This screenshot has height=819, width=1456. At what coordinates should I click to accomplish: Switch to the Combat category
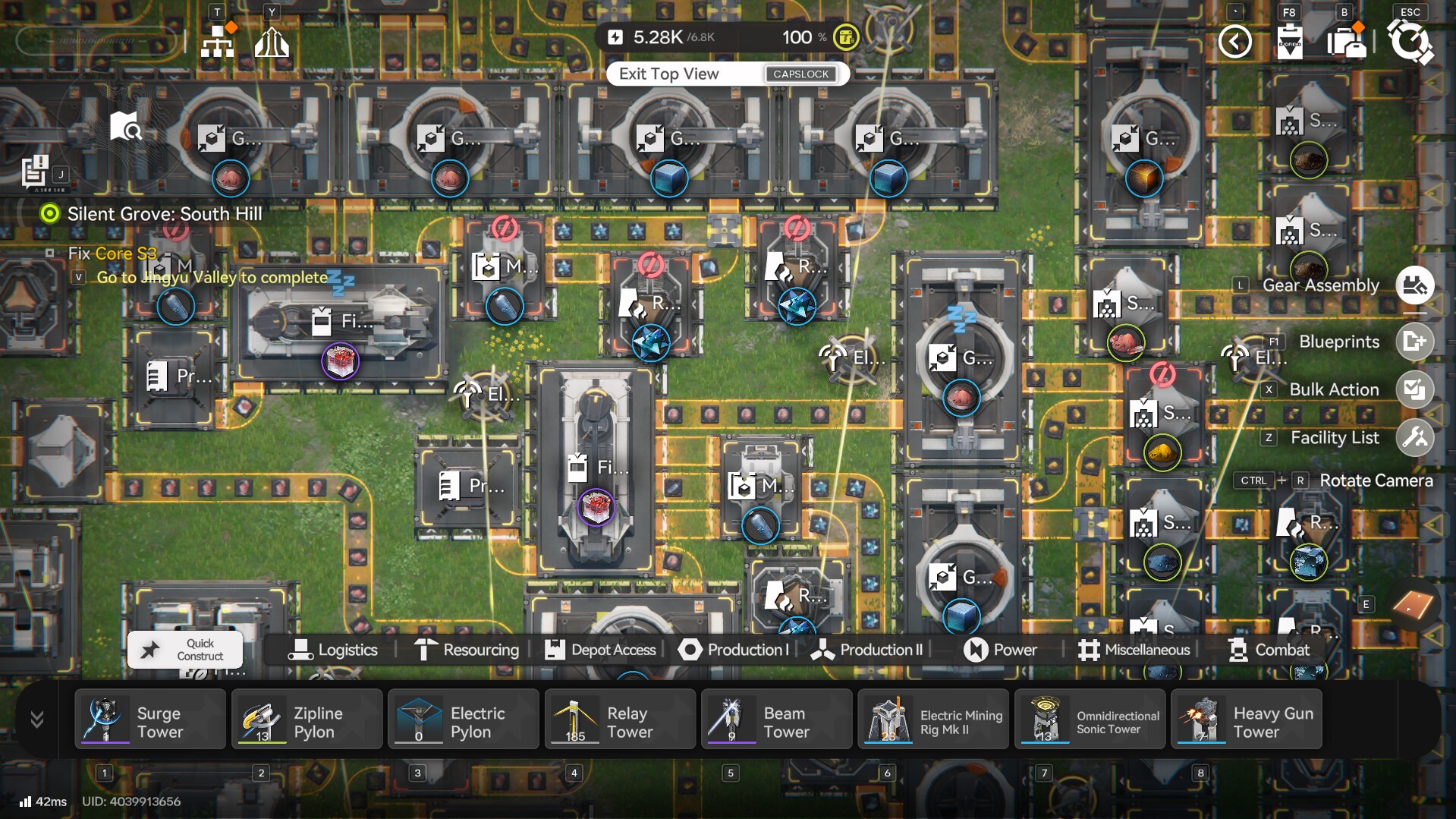tap(1269, 650)
